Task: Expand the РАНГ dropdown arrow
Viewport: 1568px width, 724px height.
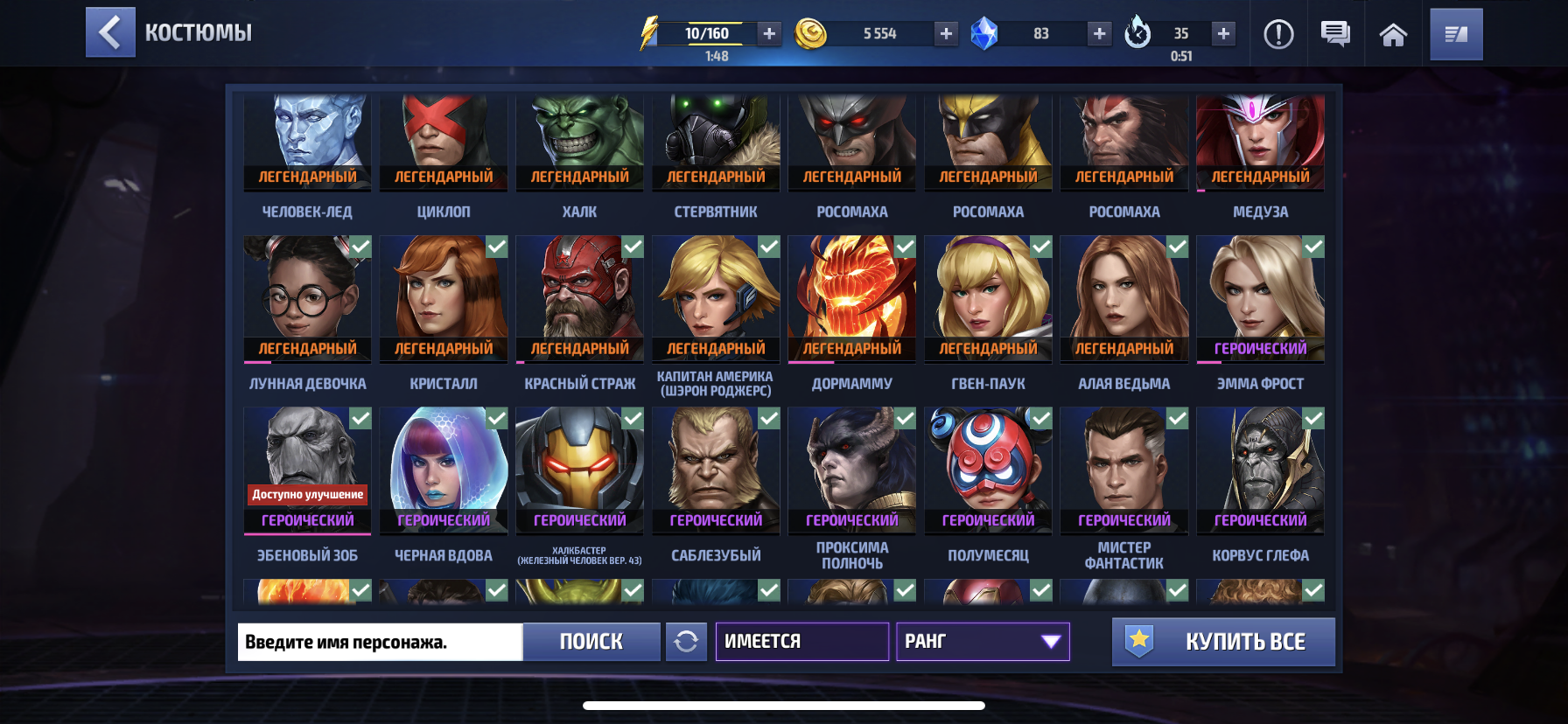Action: 1048,642
